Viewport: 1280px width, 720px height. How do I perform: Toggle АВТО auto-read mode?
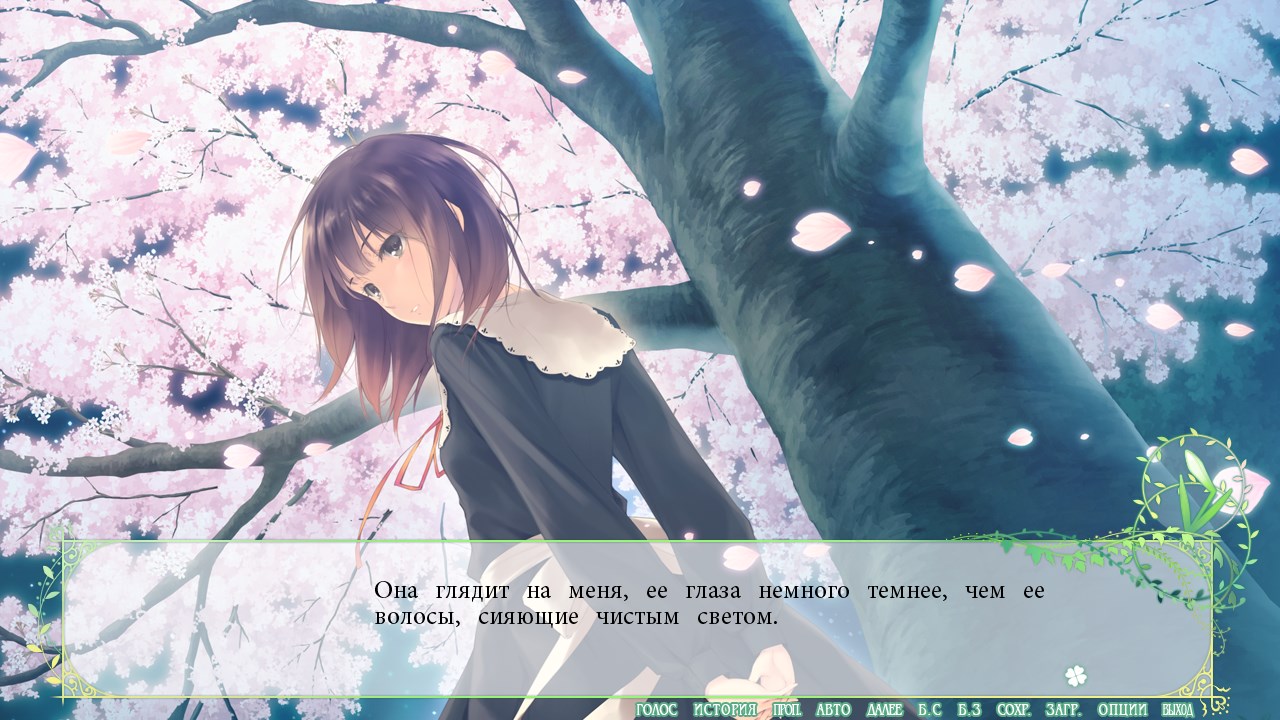click(833, 710)
